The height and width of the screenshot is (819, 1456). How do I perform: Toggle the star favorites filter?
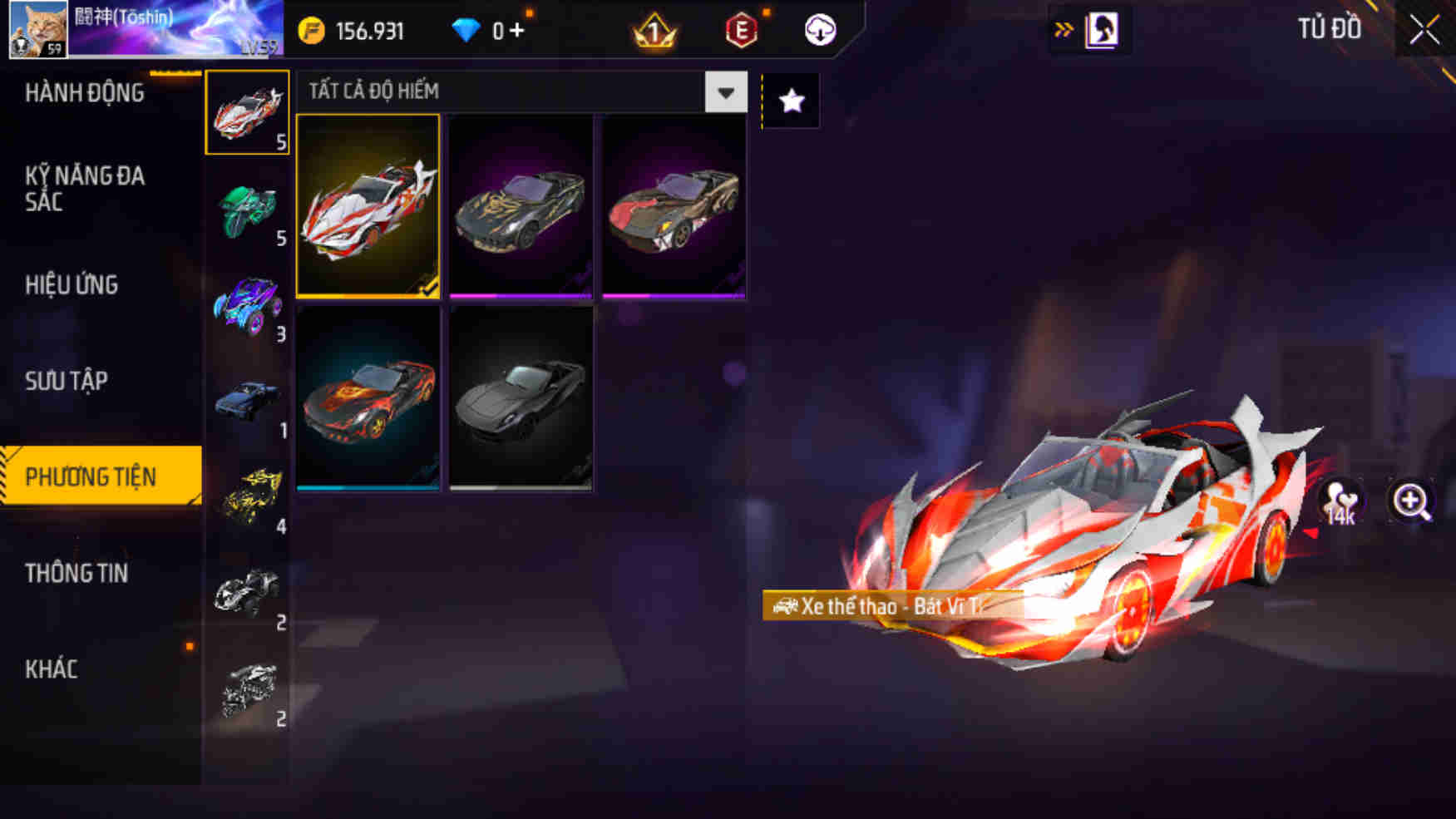tap(791, 101)
